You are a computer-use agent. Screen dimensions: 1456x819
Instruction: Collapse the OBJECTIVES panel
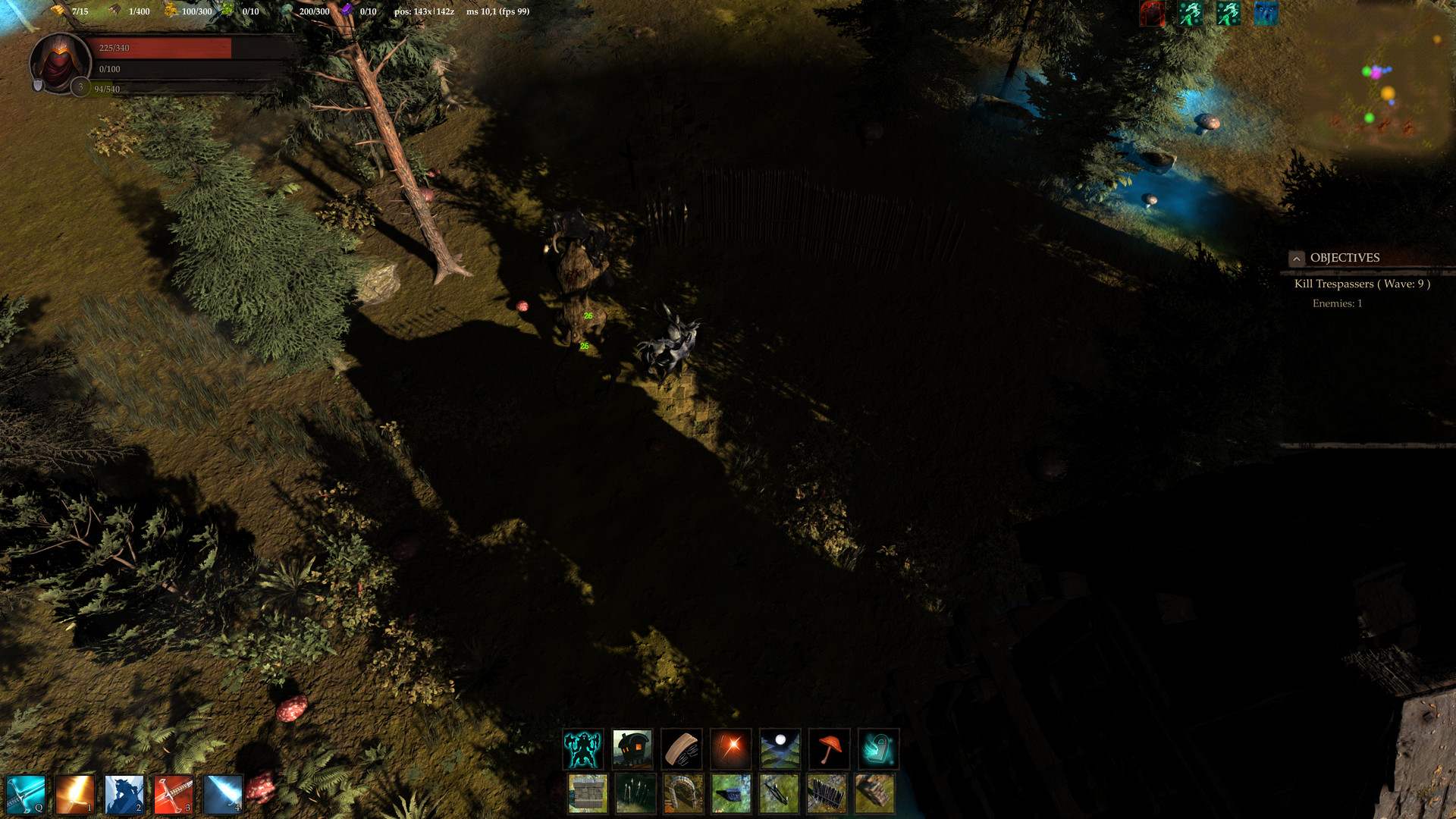click(1295, 258)
